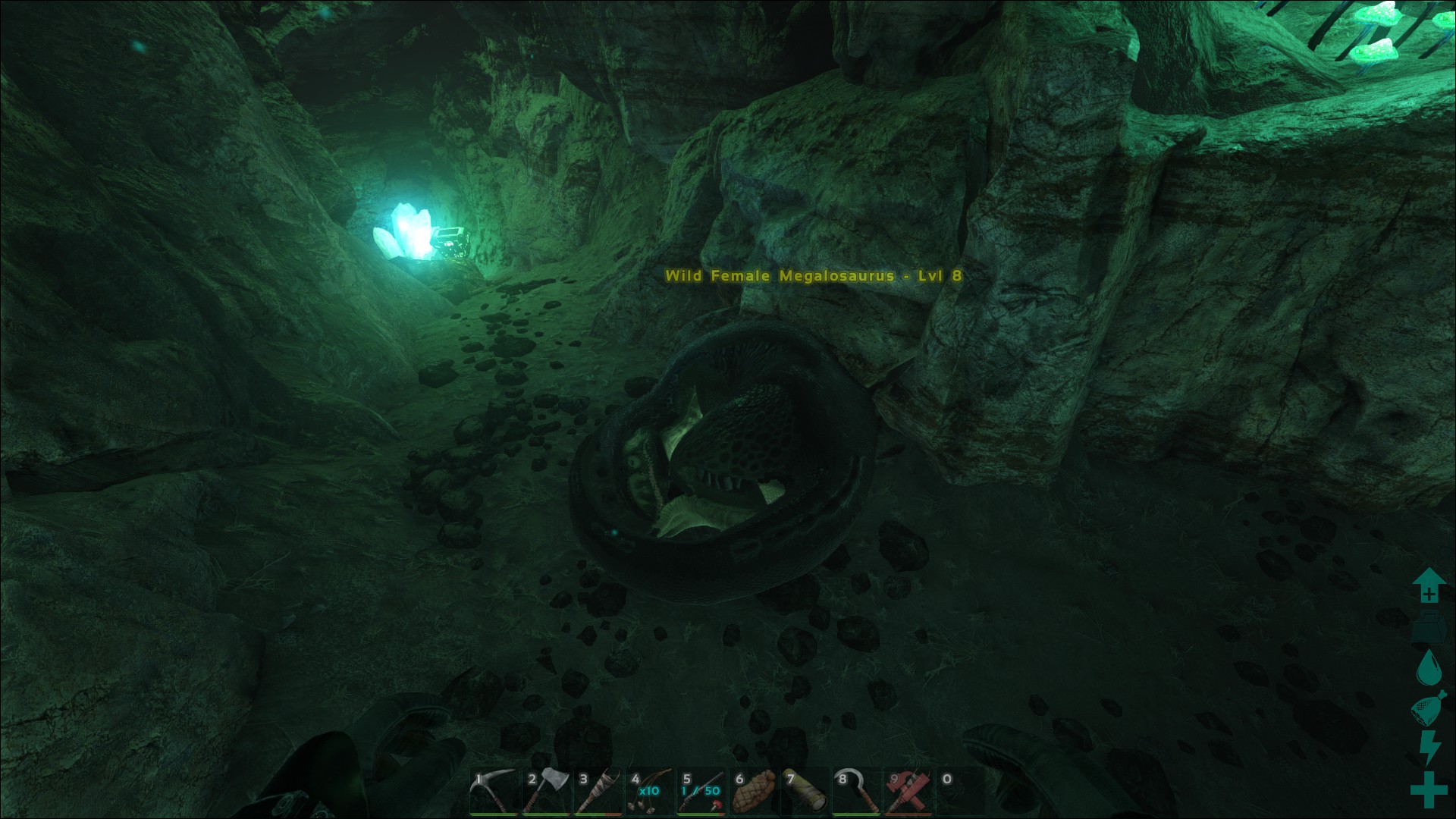Viewport: 1456px width, 819px height.
Task: Equip the hatchet from hotbar slot 2
Action: click(x=545, y=792)
